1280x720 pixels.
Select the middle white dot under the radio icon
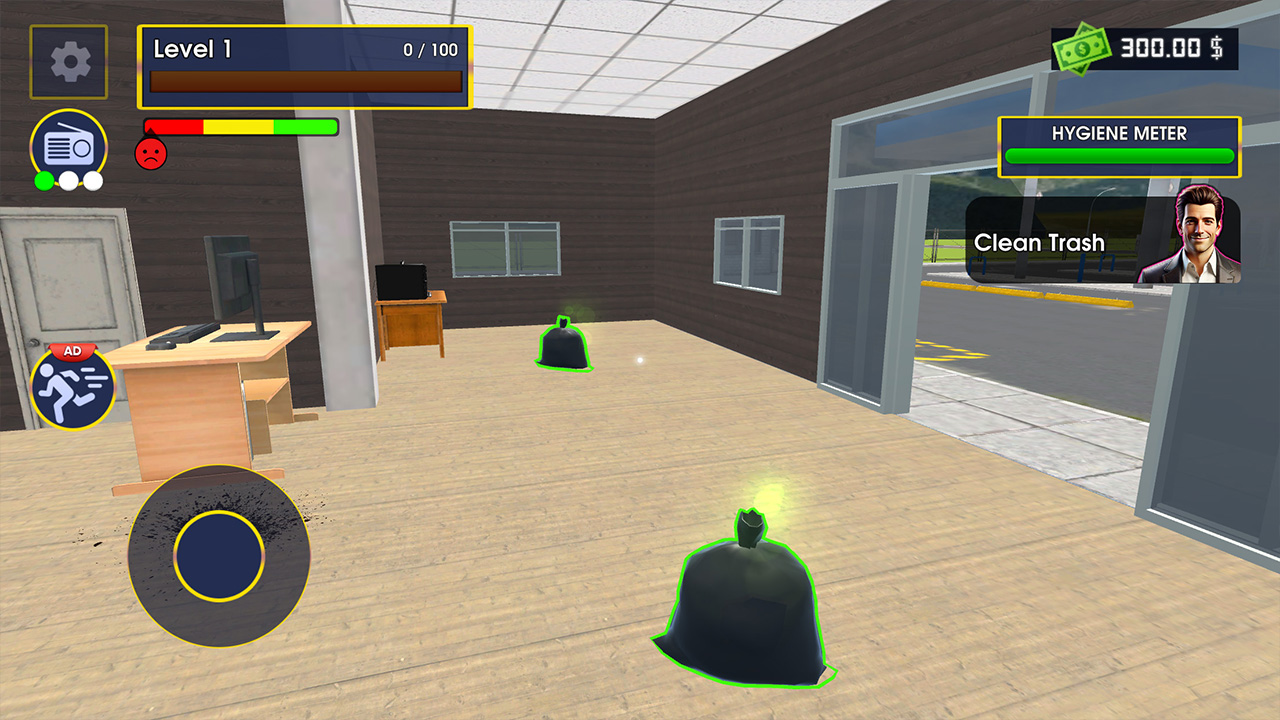click(x=68, y=182)
